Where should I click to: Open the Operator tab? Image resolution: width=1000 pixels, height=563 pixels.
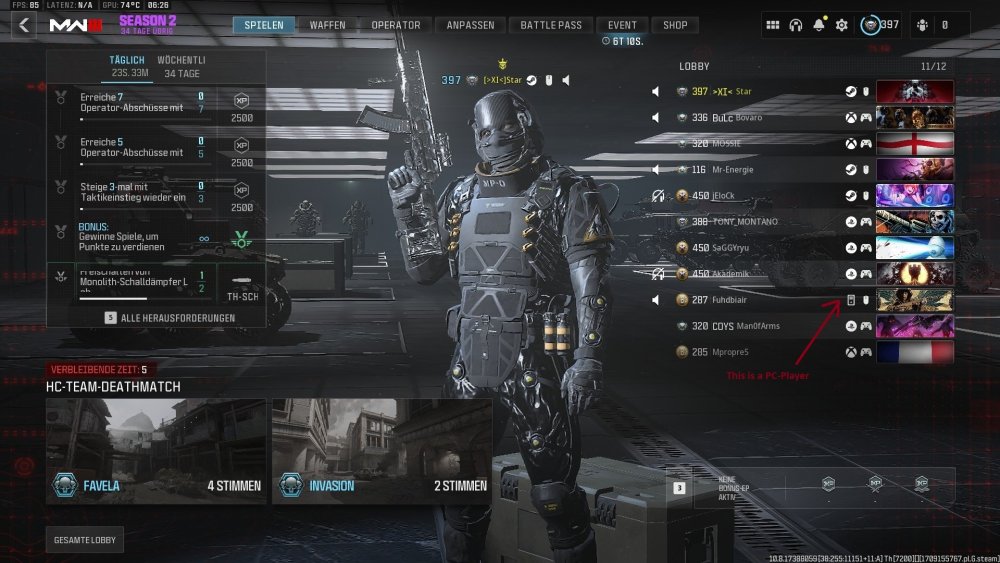pos(395,25)
